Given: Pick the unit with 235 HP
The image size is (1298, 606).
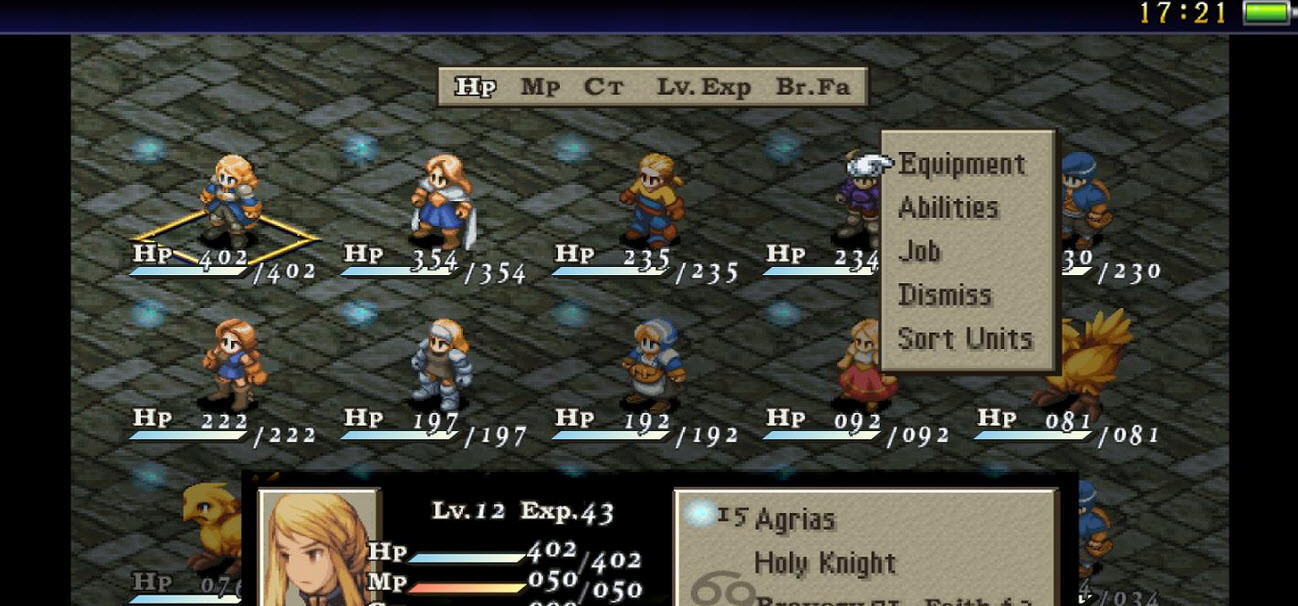Looking at the screenshot, I should [652, 198].
